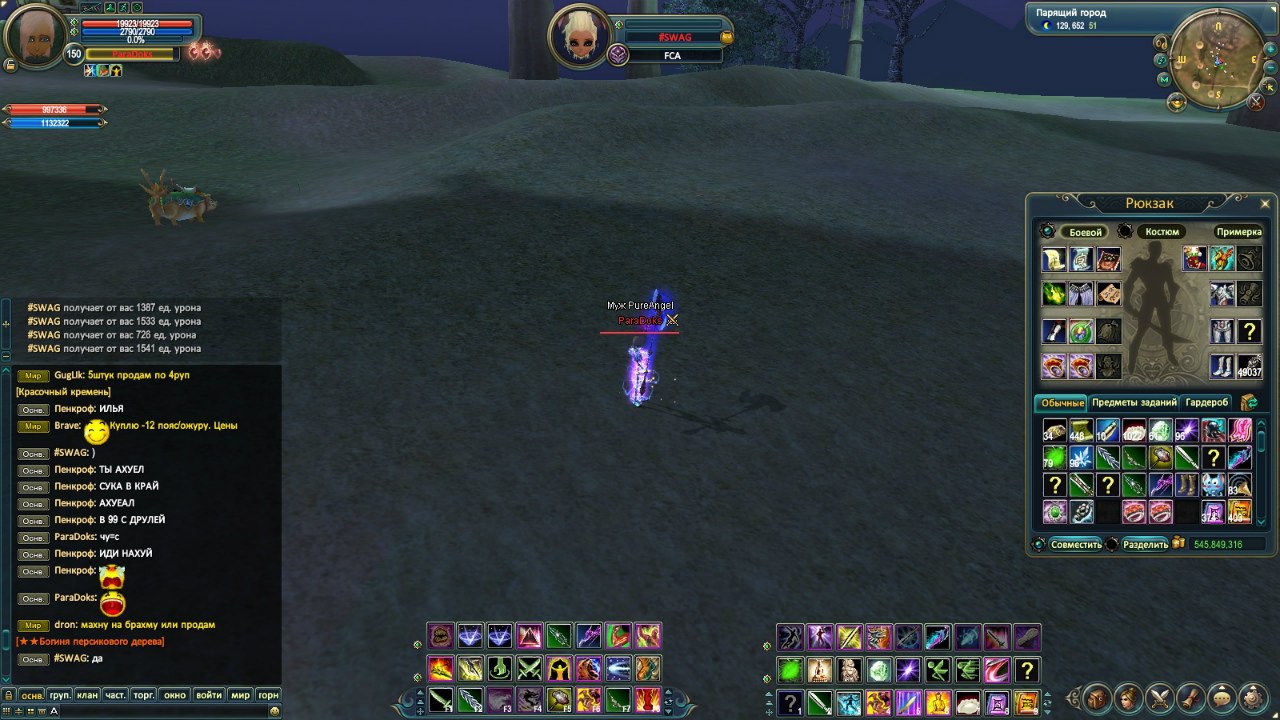This screenshot has height=720, width=1280.
Task: Click the Совместить button
Action: coord(1076,545)
